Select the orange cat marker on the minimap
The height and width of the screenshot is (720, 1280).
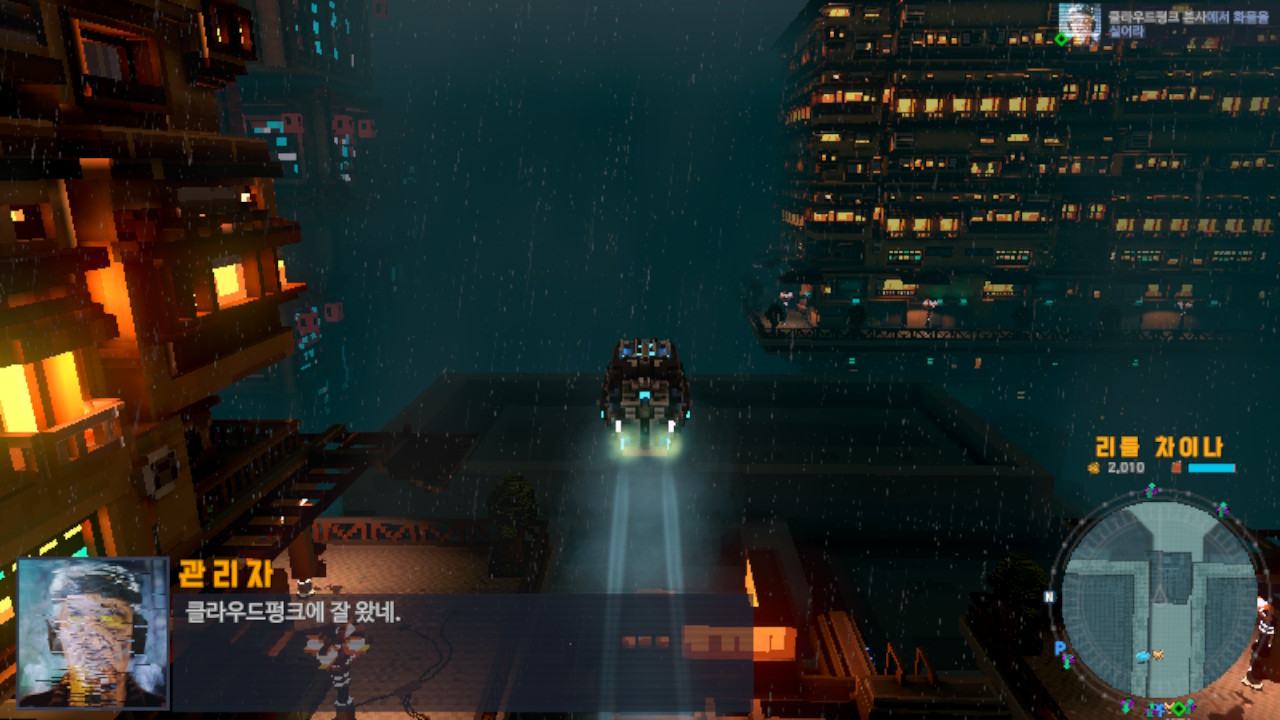(1158, 654)
